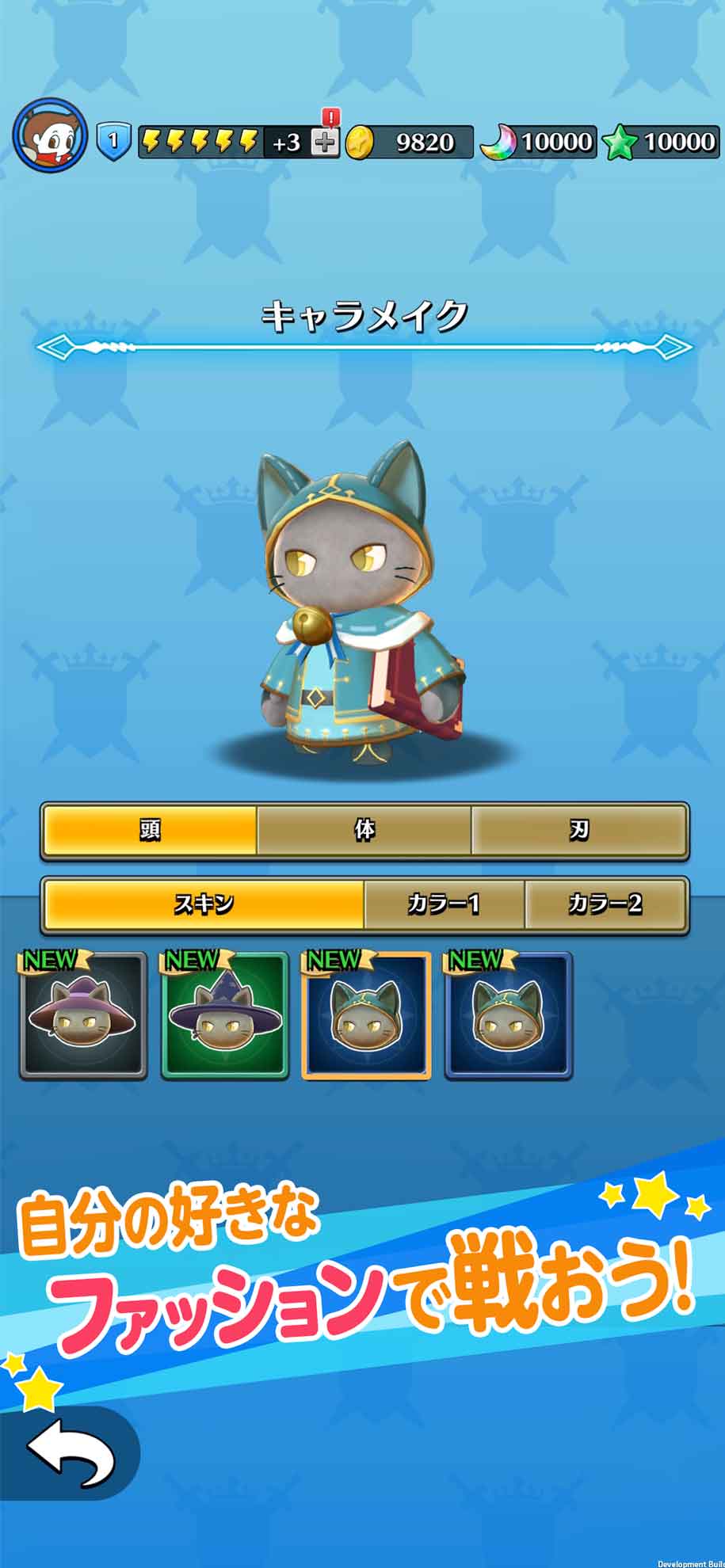The height and width of the screenshot is (1568, 725).
Task: Select the orange-bordered teal cat hood skin
Action: 366,1017
